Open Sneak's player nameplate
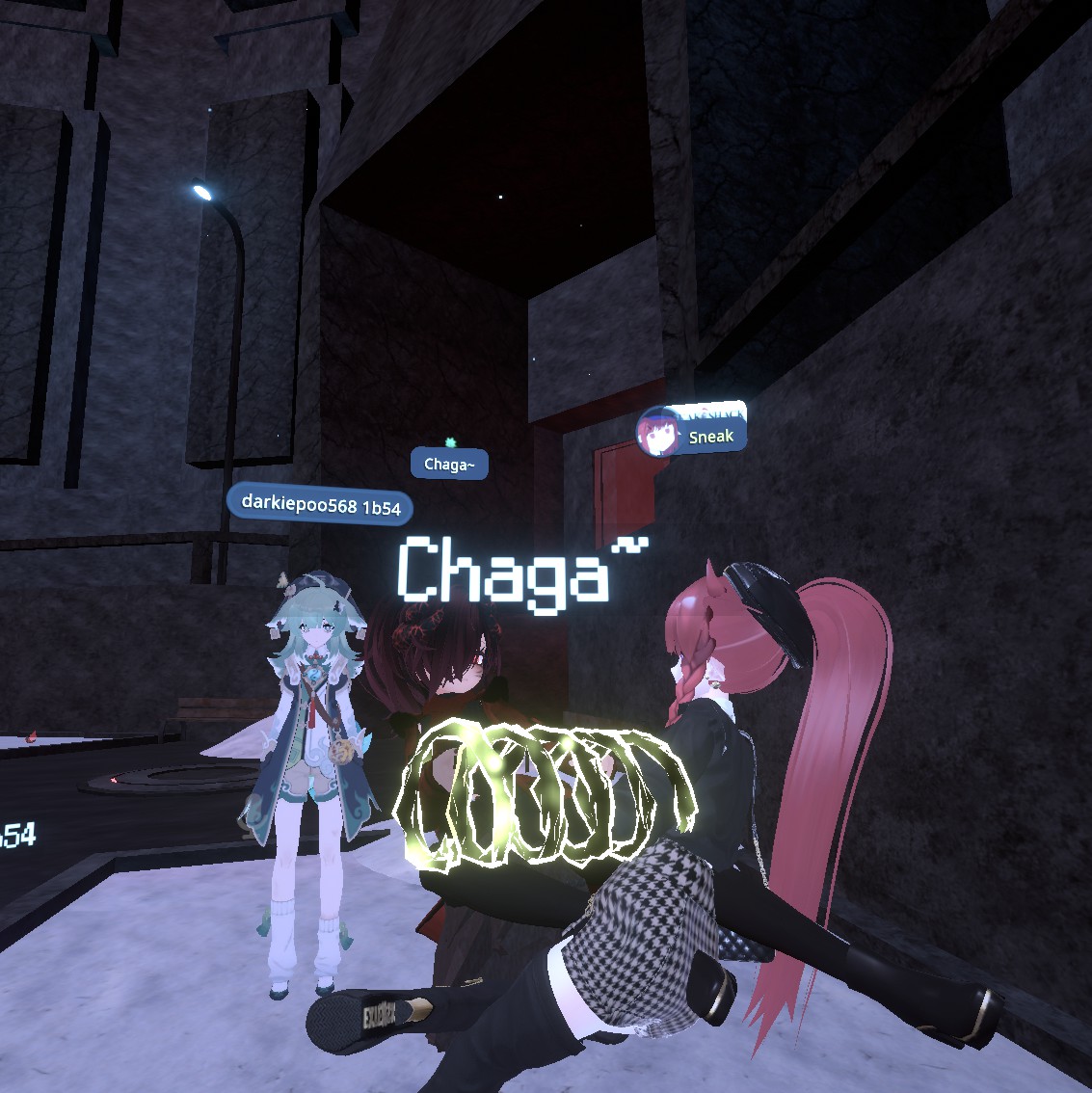 [x=711, y=437]
